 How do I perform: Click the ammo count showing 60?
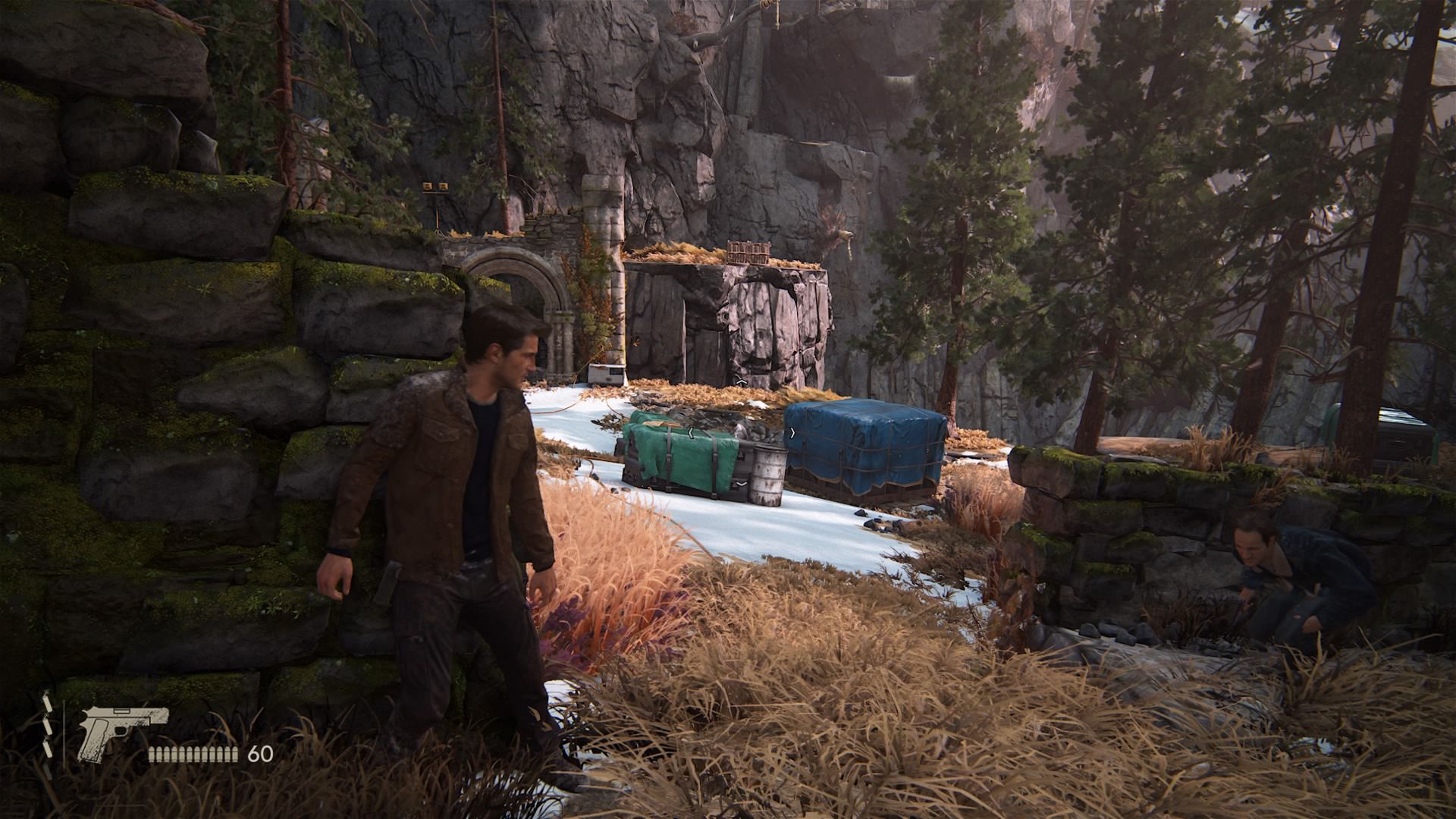click(x=260, y=754)
